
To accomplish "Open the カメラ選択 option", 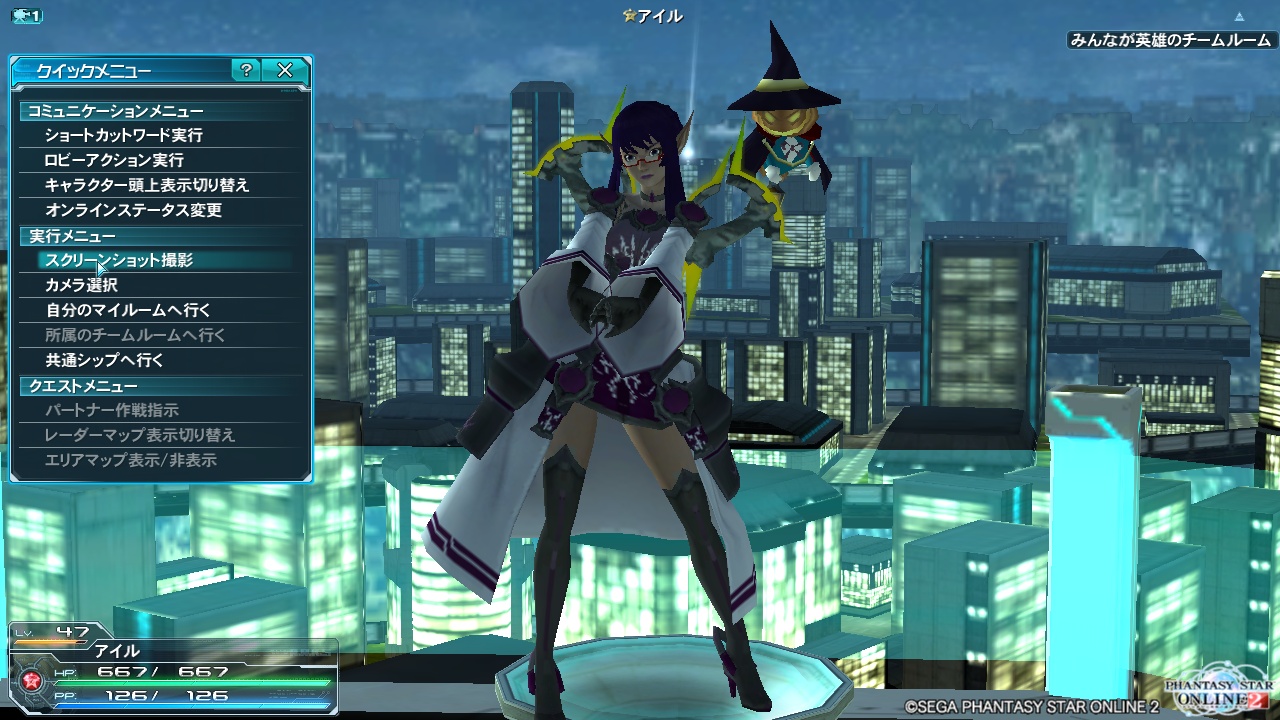I will 81,285.
